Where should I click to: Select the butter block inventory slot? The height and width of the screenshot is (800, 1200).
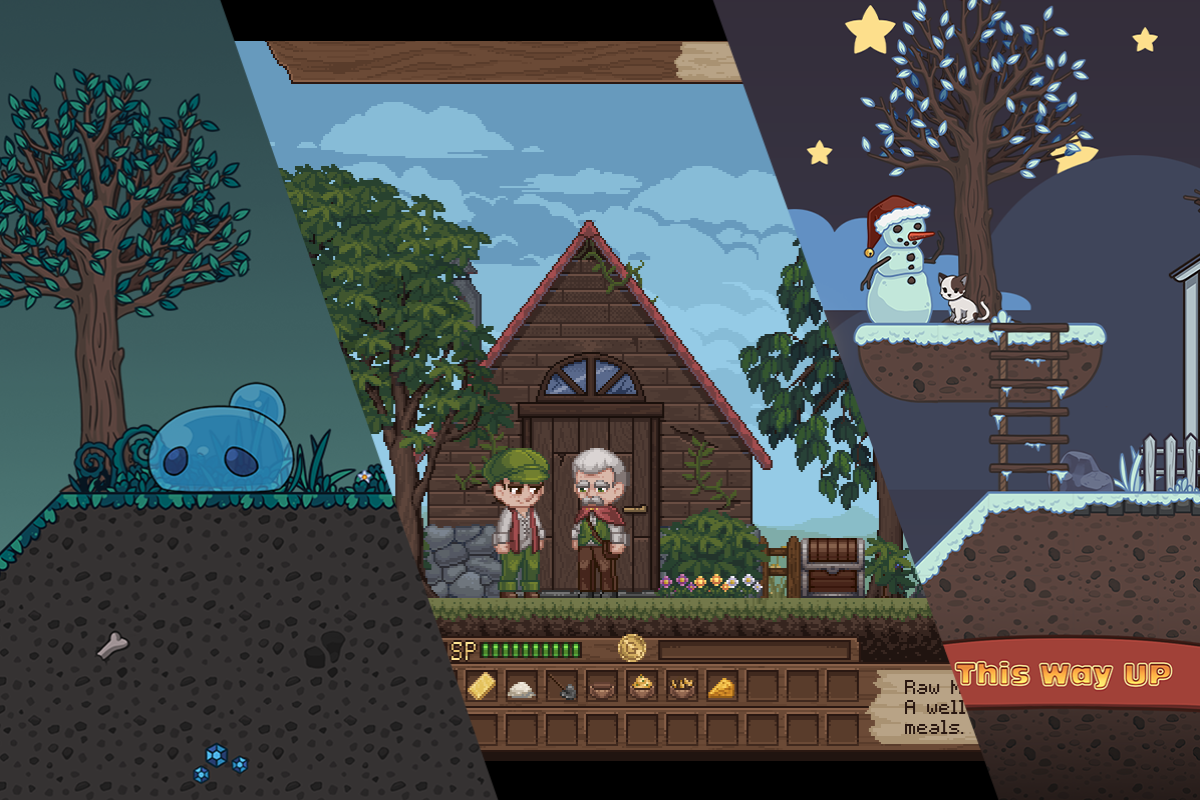click(481, 686)
